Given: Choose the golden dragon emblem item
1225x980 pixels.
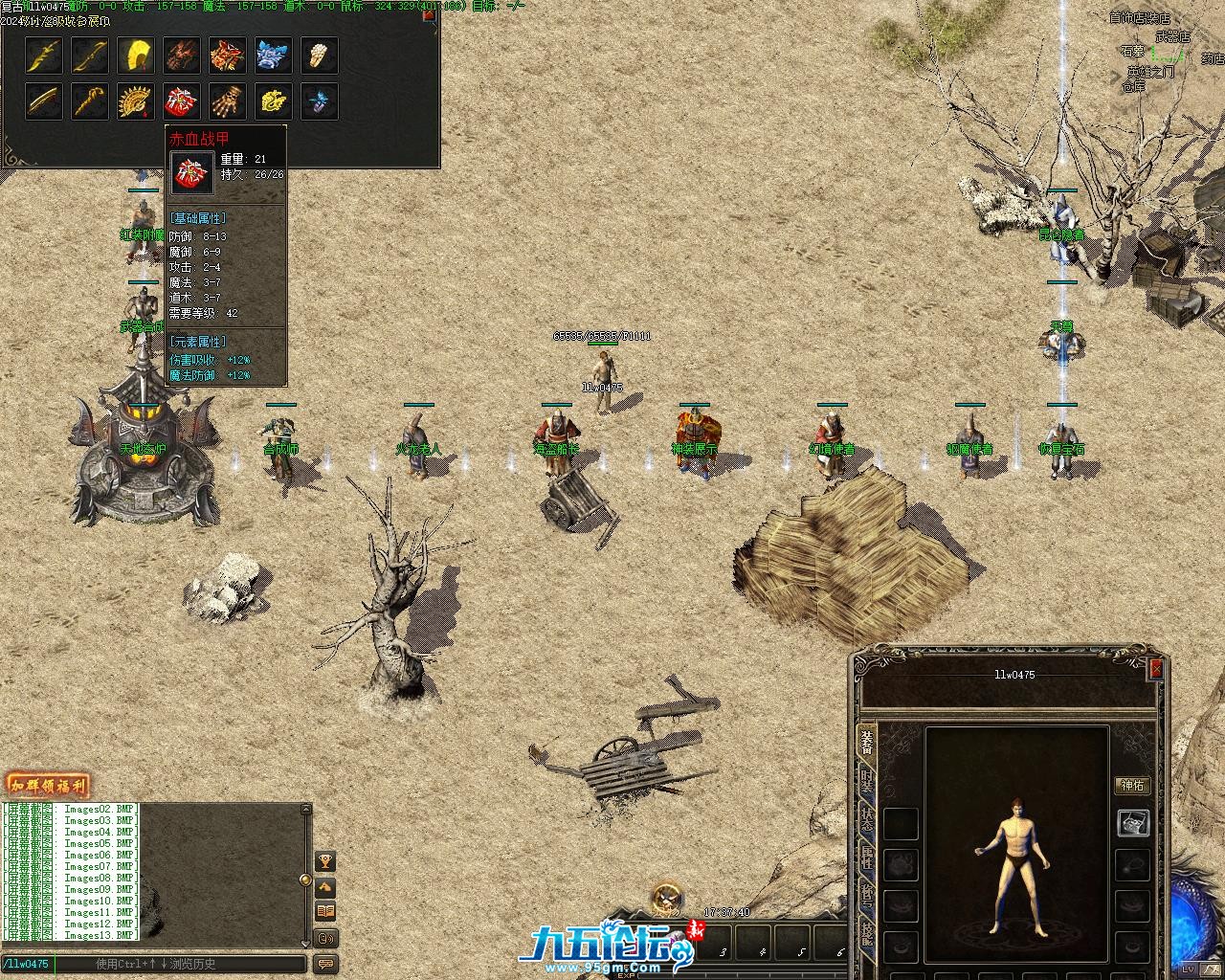Looking at the screenshot, I should pos(273,100).
